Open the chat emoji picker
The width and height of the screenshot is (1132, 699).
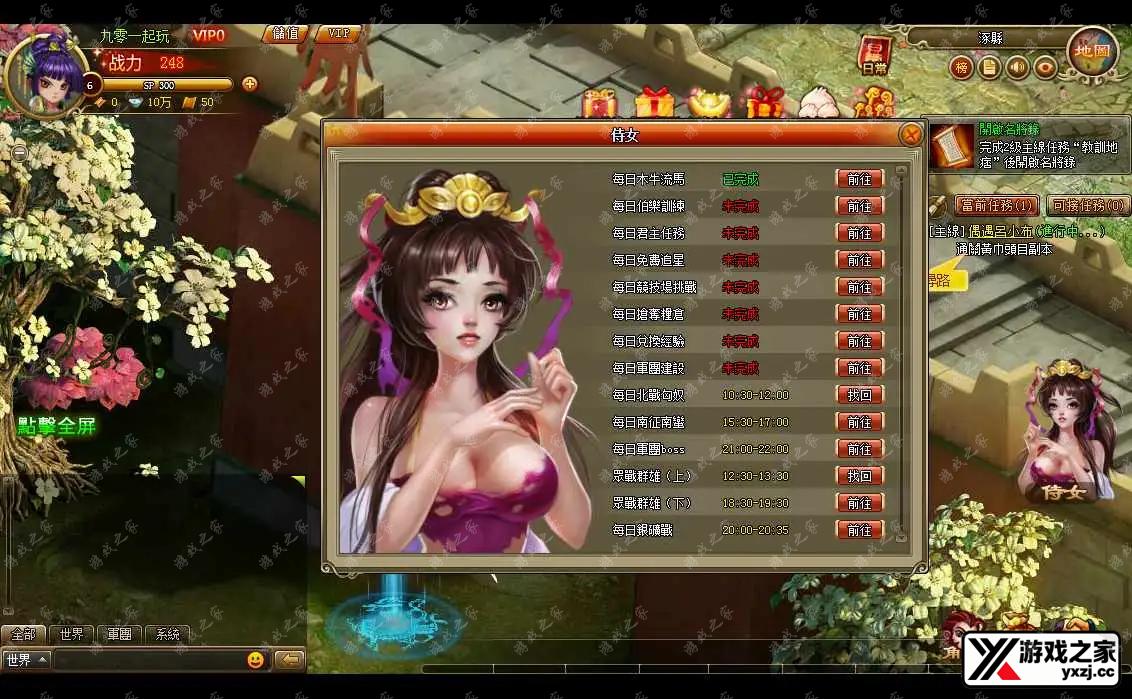click(x=255, y=660)
